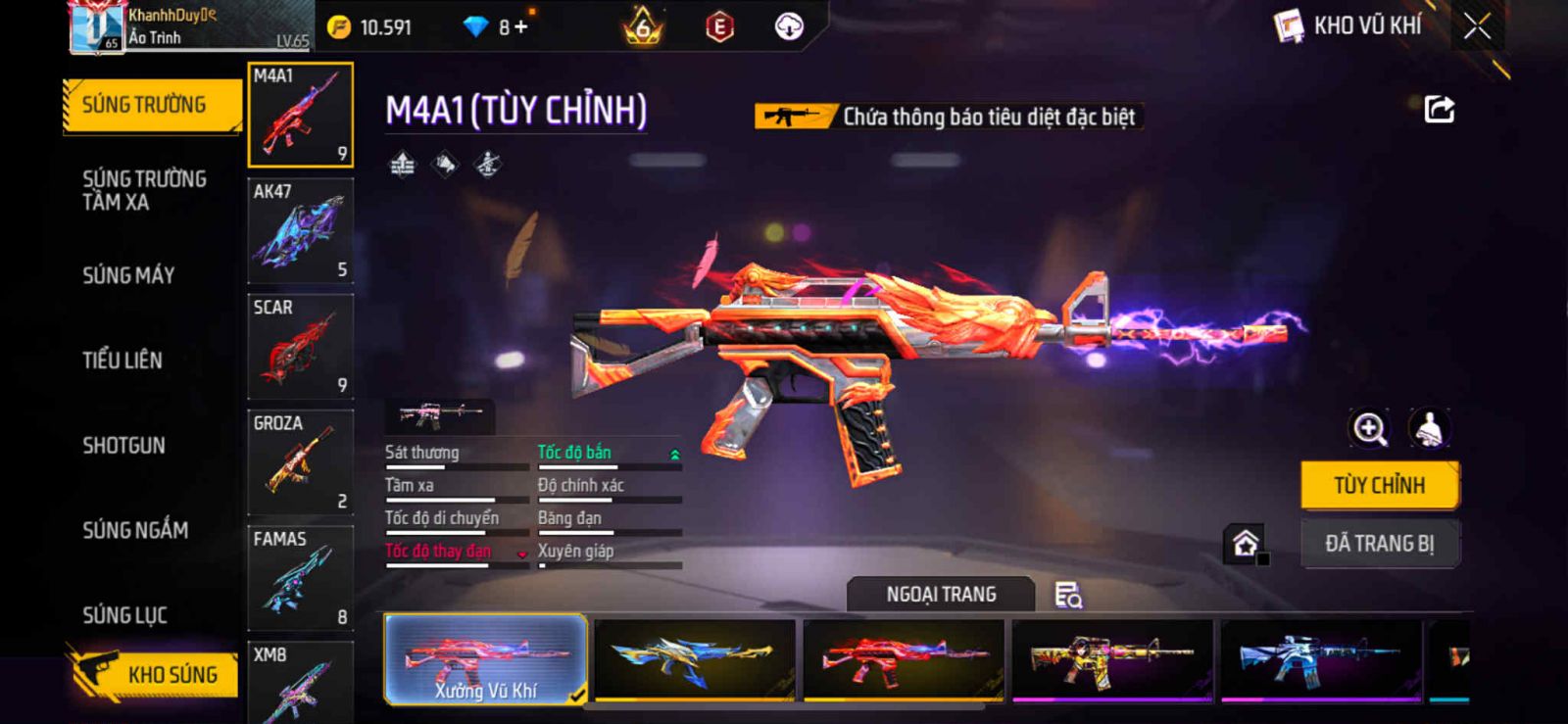This screenshot has height=724, width=1568.
Task: Switch to TIỂU LIÊN weapons
Action: tap(122, 361)
